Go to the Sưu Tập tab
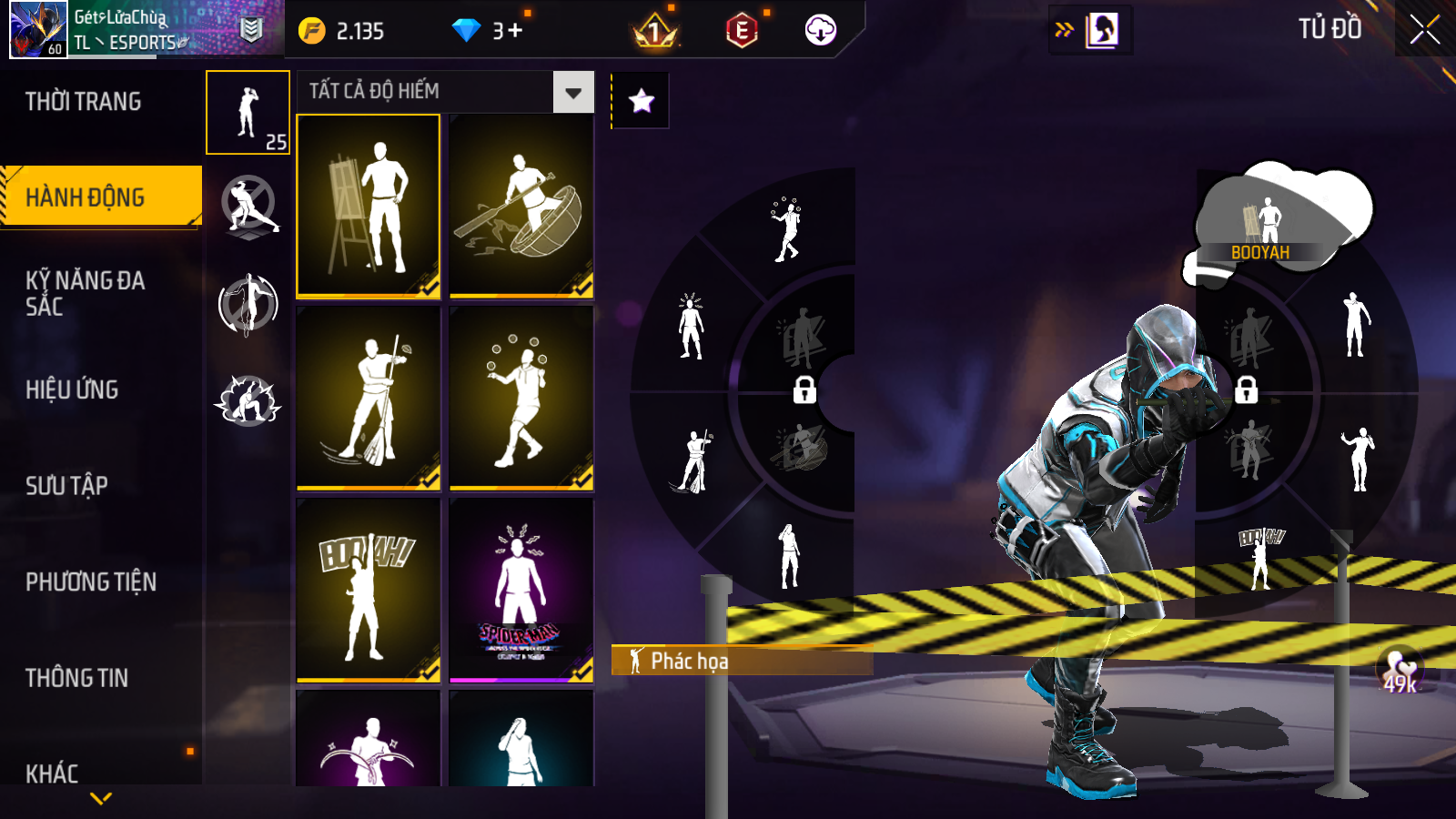The height and width of the screenshot is (819, 1456). pyautogui.click(x=67, y=485)
